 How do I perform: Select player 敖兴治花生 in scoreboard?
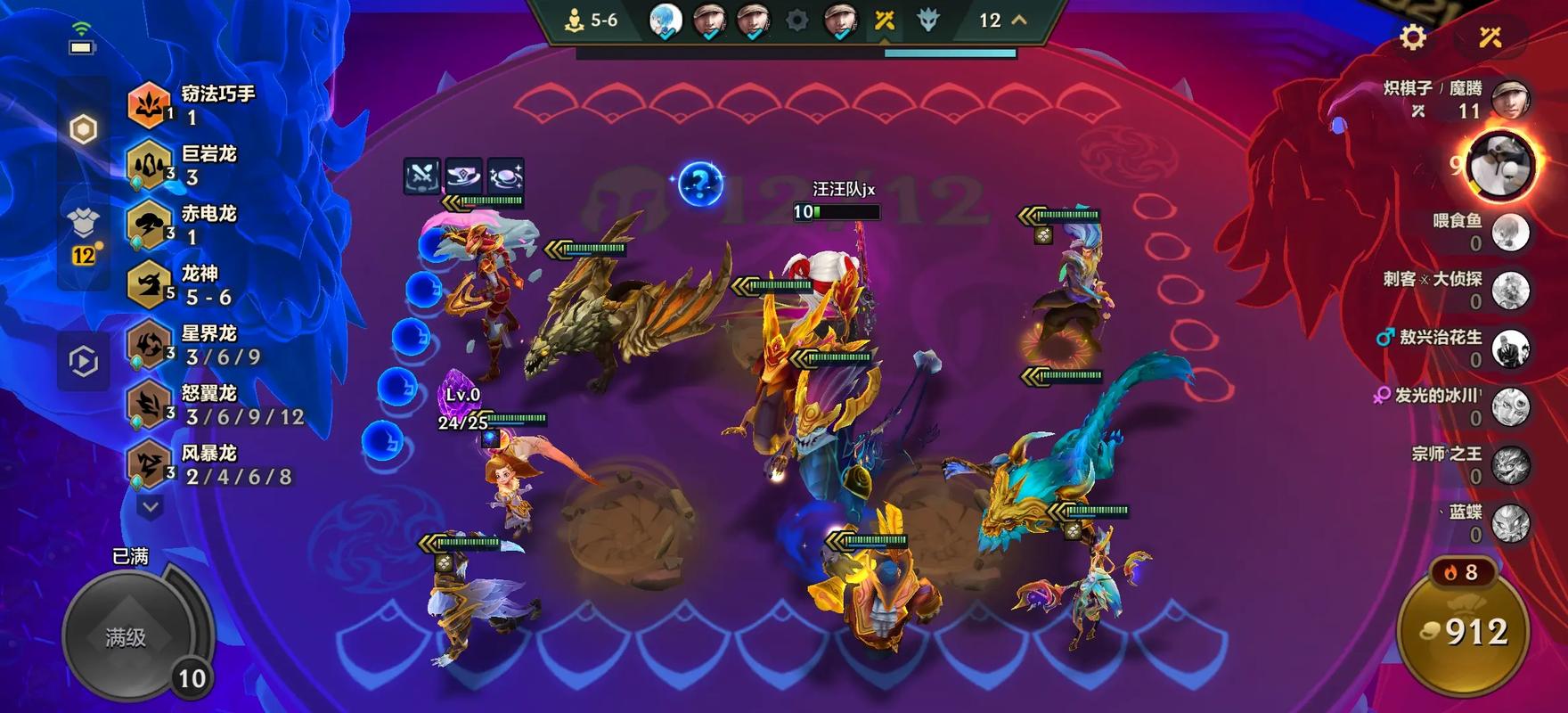pyautogui.click(x=1509, y=348)
